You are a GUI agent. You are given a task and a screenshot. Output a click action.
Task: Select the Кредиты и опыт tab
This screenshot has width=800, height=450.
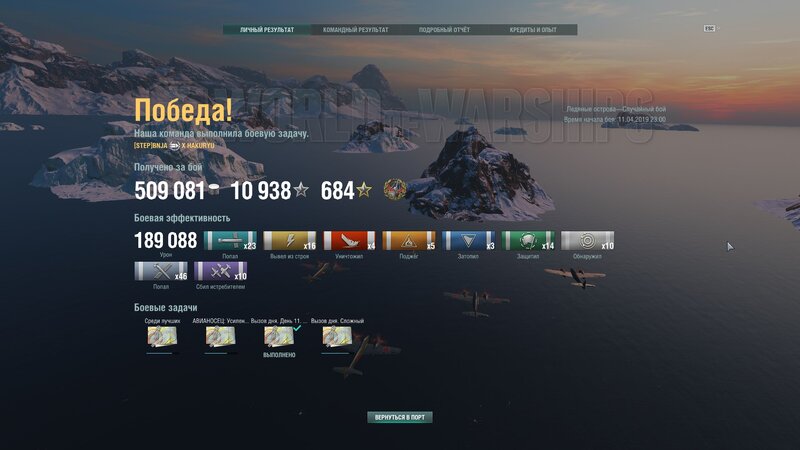(x=534, y=30)
